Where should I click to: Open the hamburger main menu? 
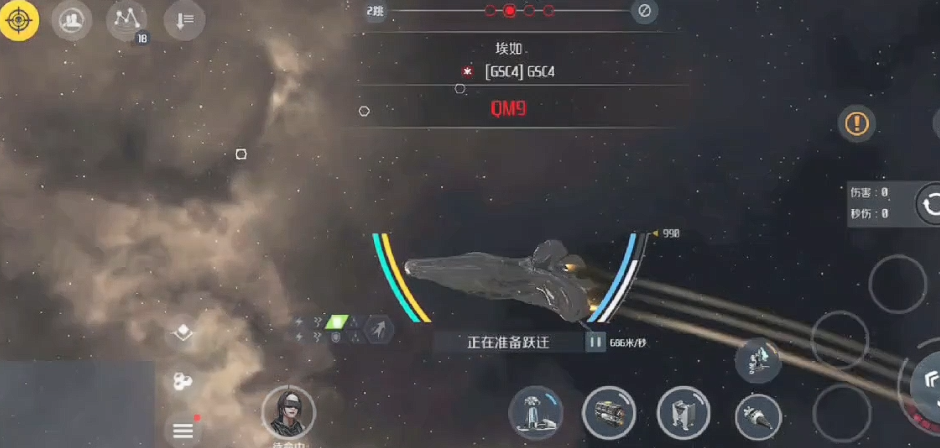pos(183,430)
